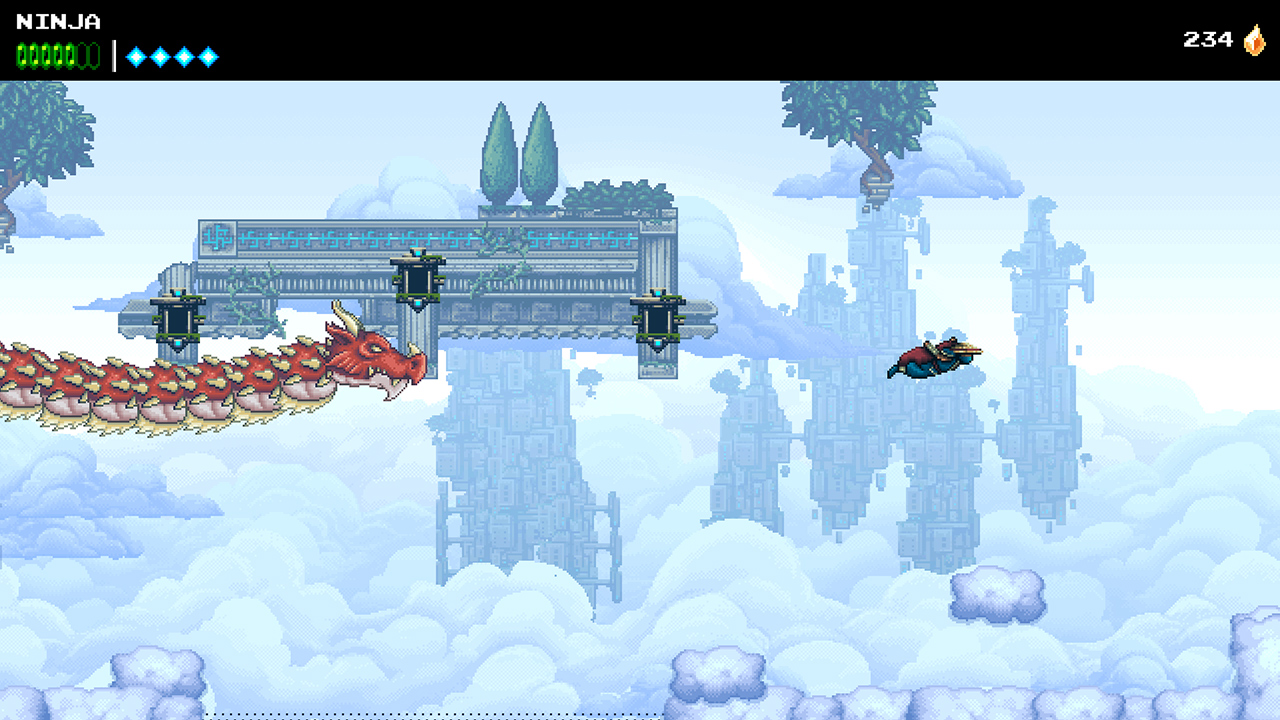Click the Time Shard count reading 234
Viewport: 1280px width, 720px height.
1207,39
